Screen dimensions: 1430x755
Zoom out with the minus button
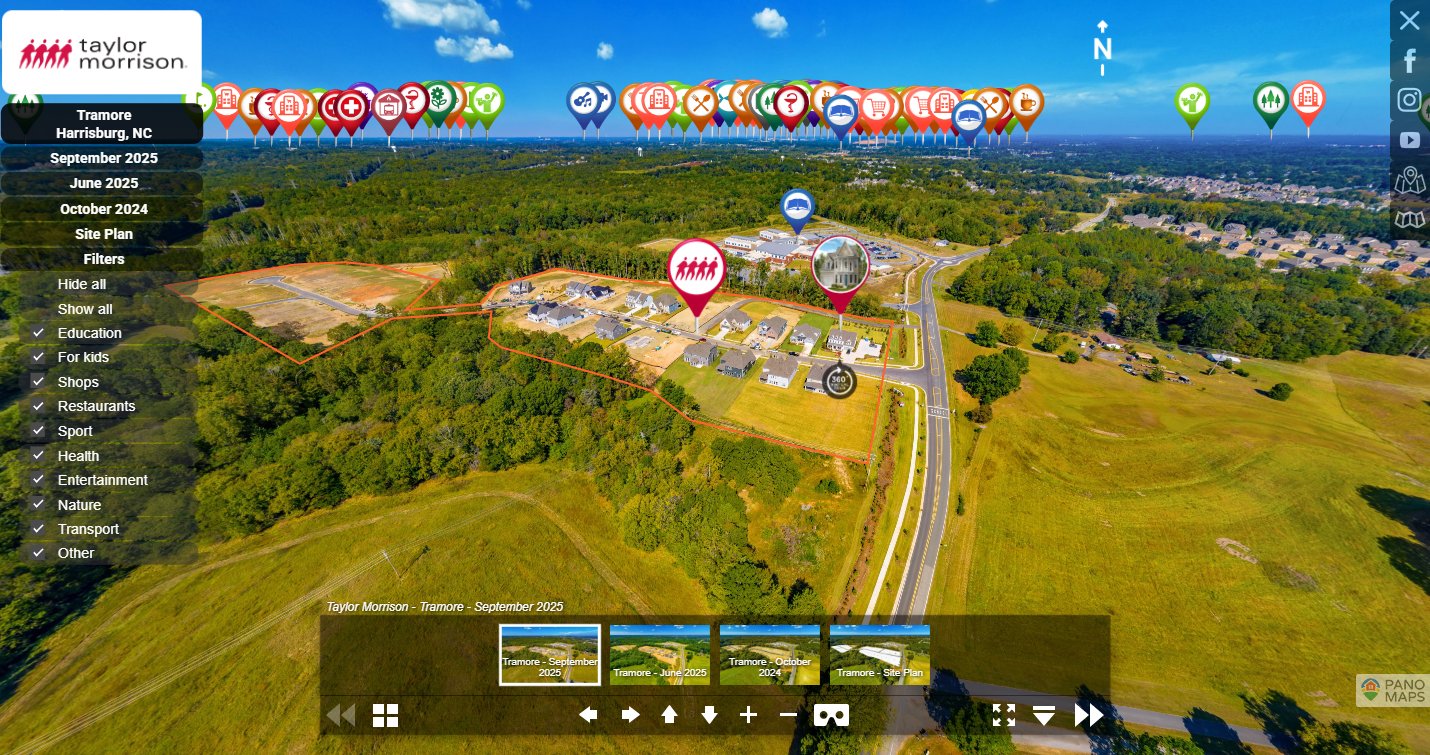(788, 715)
